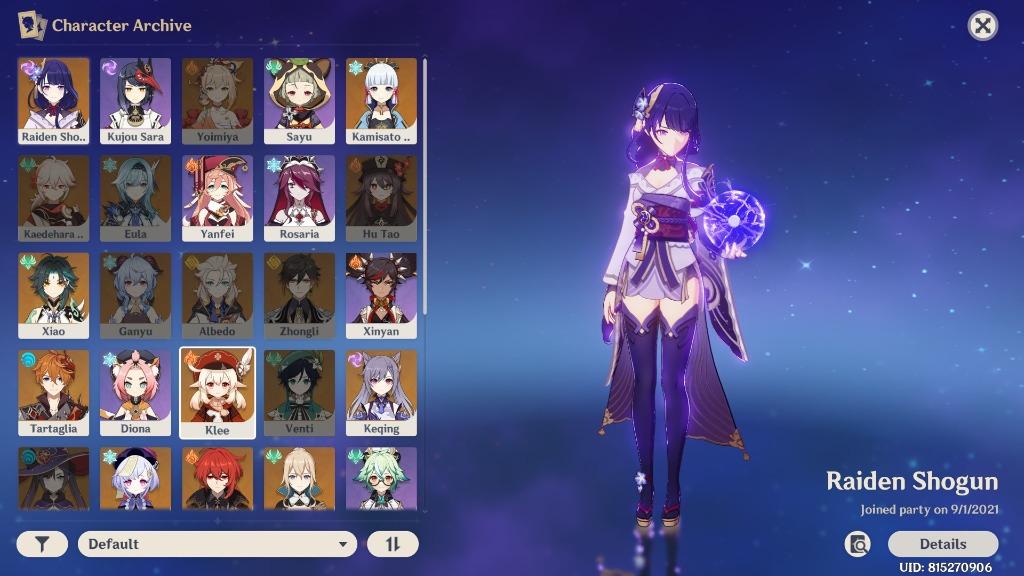Image resolution: width=1024 pixels, height=576 pixels.
Task: Close the Character Archive screen
Action: [x=983, y=26]
